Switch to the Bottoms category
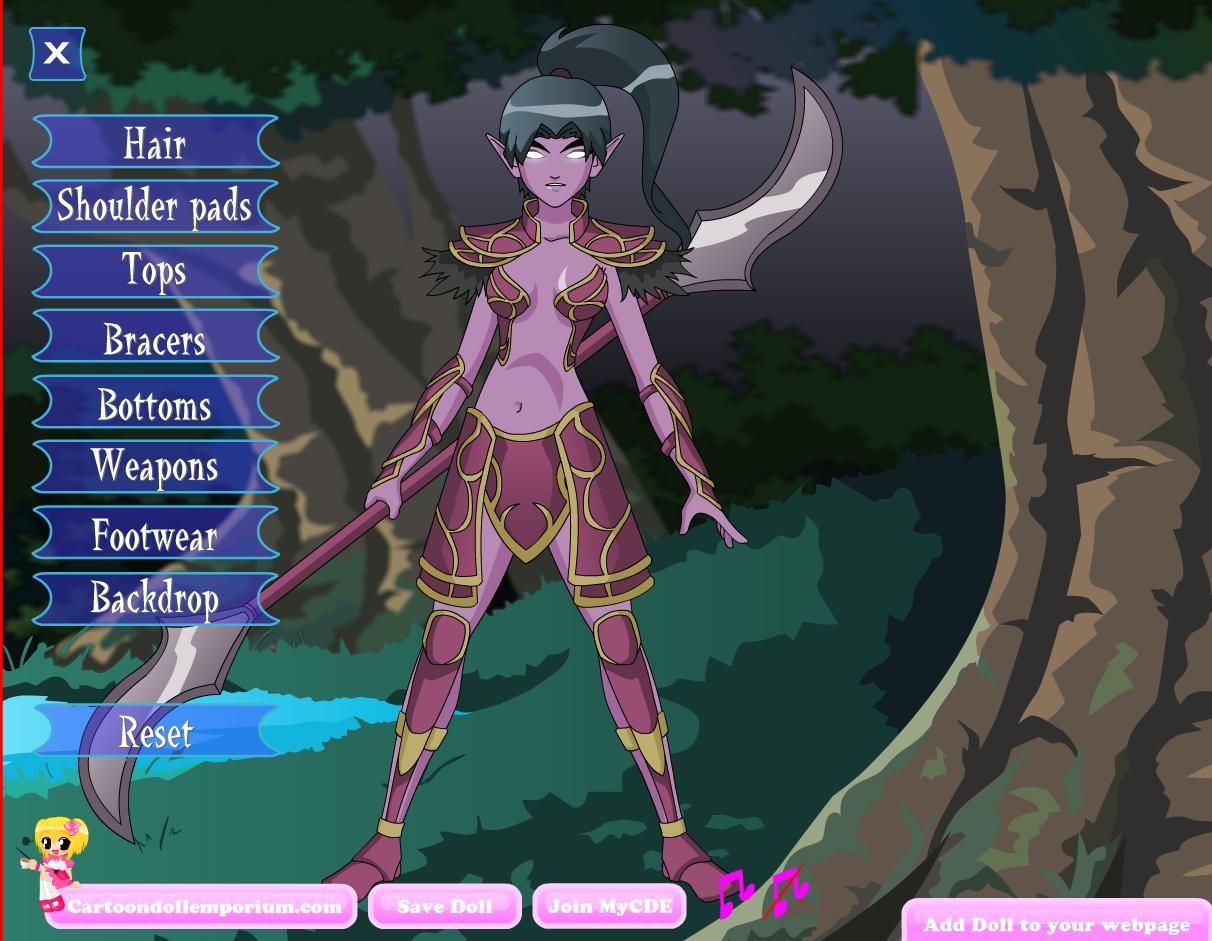 pos(155,402)
